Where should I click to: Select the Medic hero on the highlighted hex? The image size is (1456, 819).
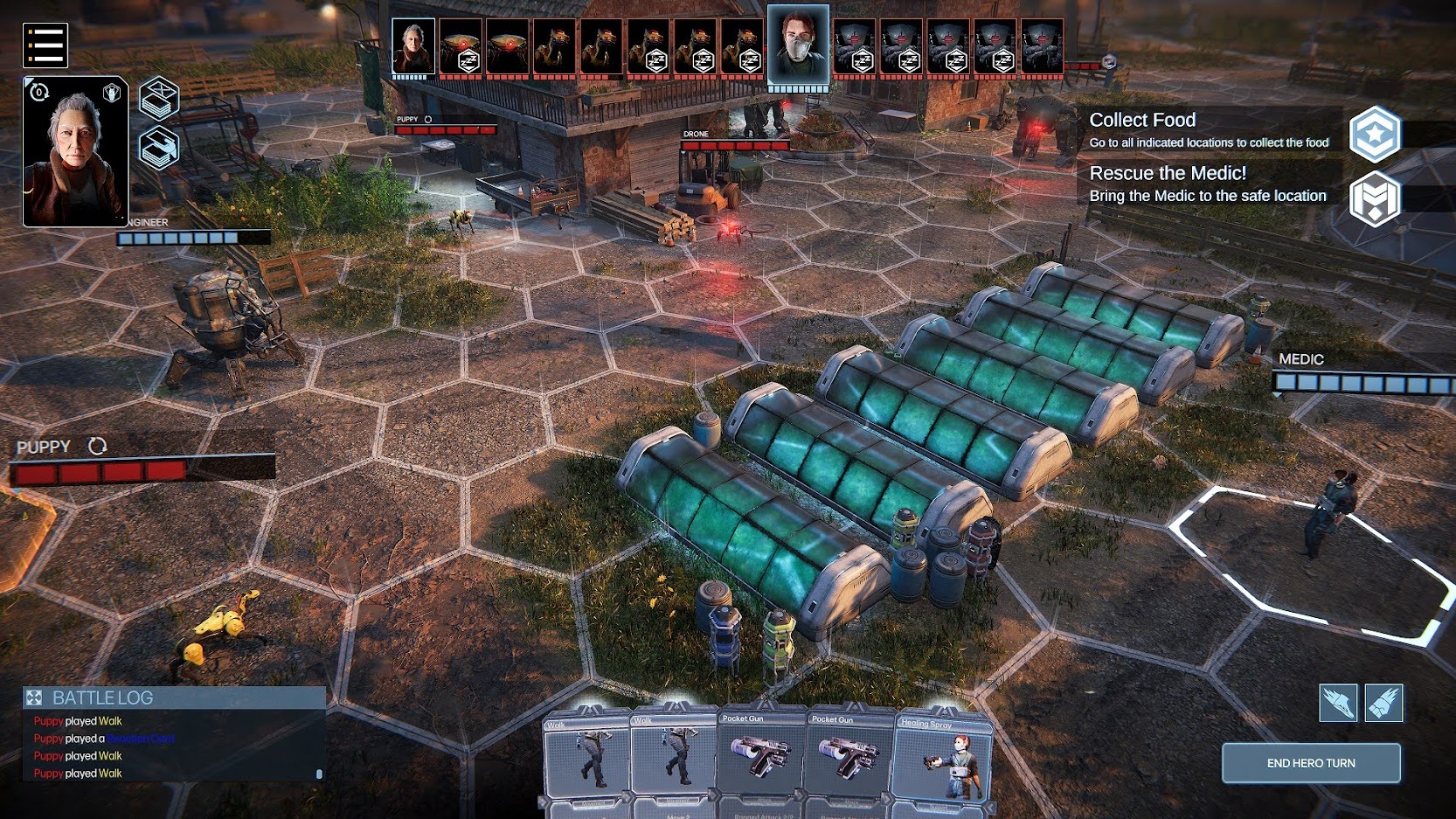(x=1331, y=514)
